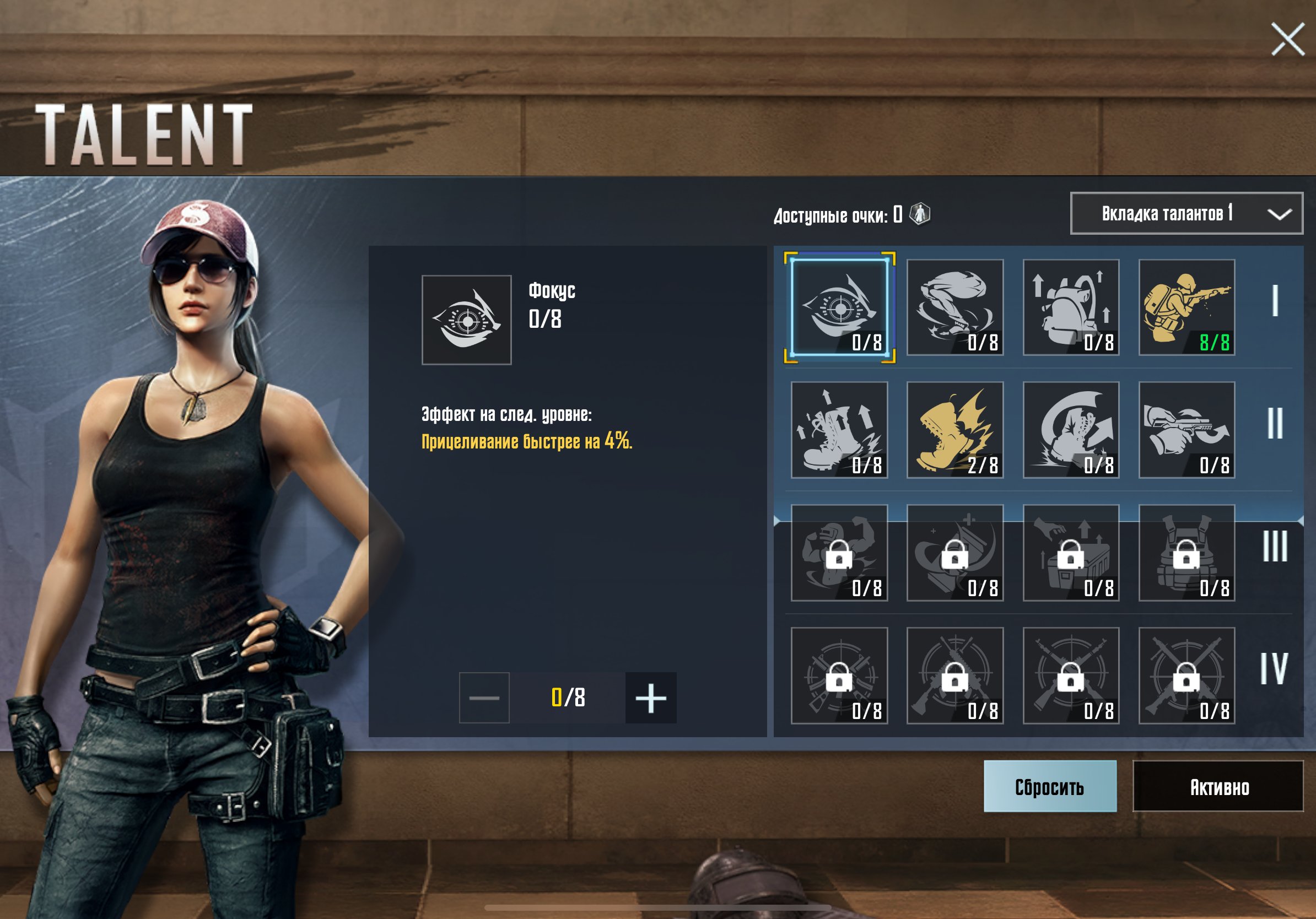Select the boot with up arrows talent
1316x919 pixels.
point(839,430)
